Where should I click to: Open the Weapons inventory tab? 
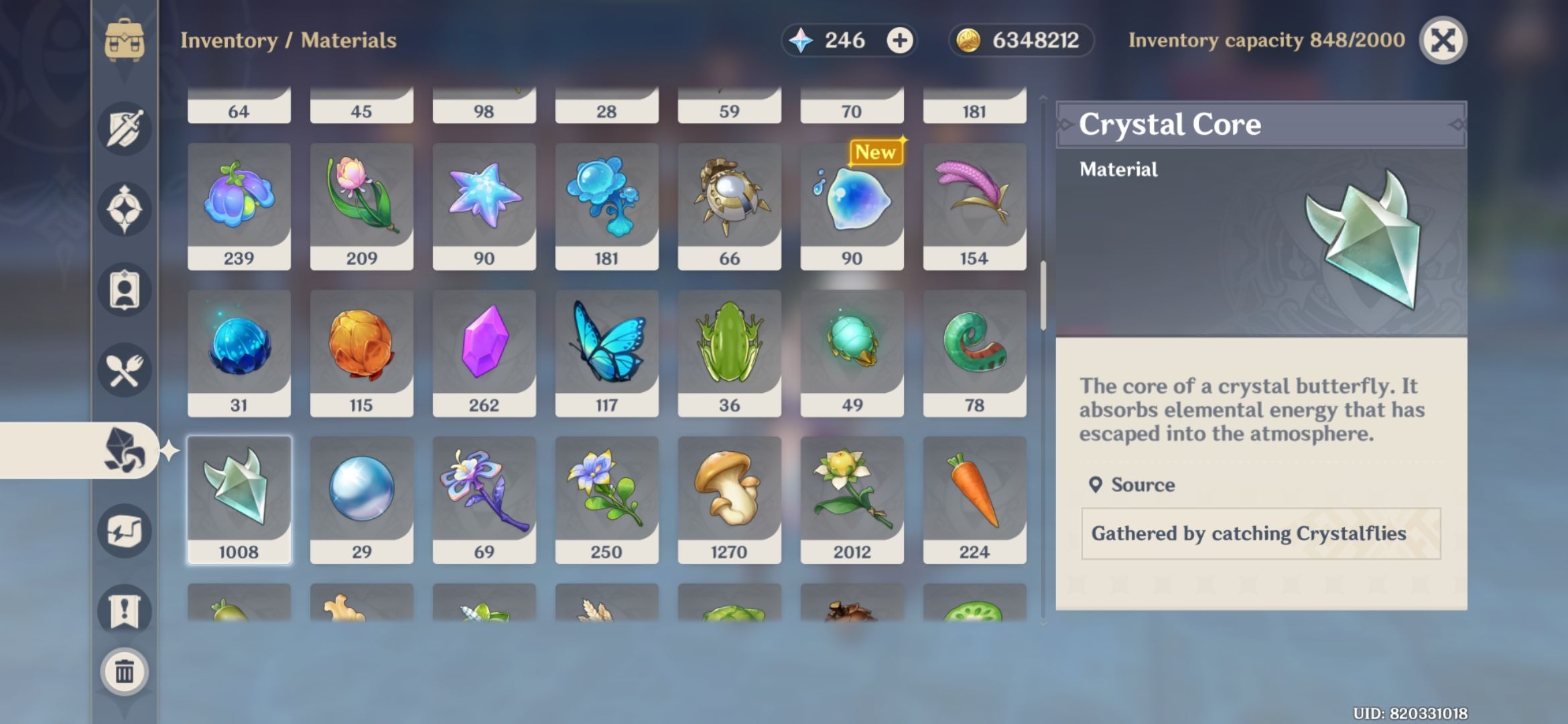[x=124, y=129]
